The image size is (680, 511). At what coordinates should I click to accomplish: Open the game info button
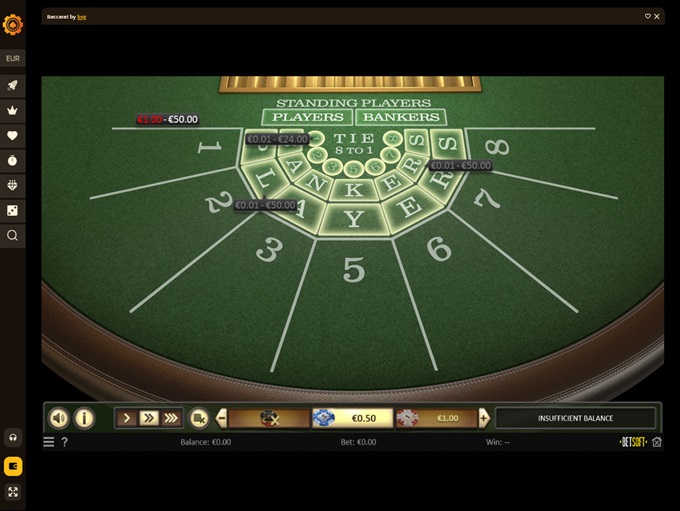tap(85, 417)
